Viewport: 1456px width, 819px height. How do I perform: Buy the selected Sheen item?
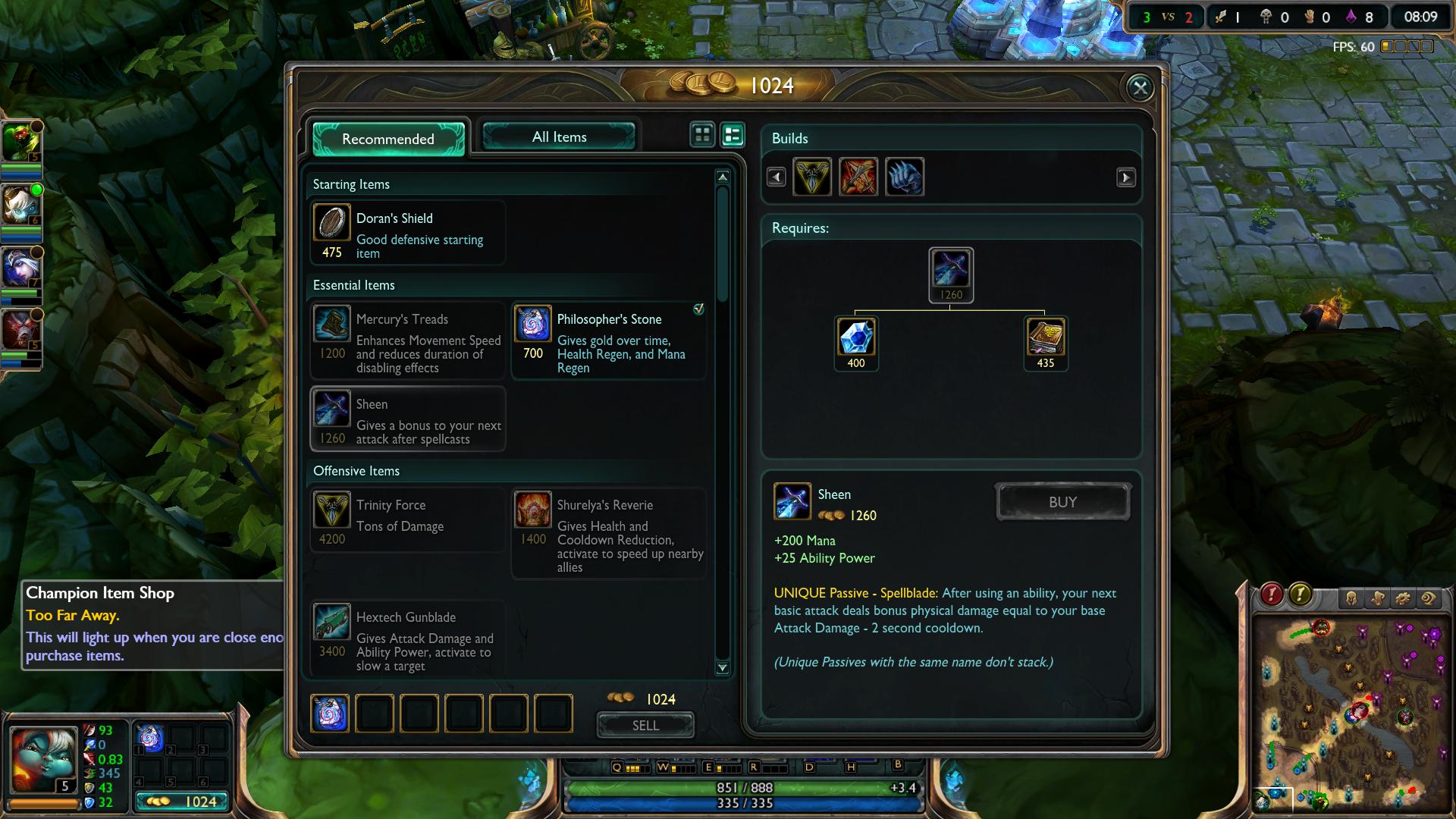tap(1062, 502)
